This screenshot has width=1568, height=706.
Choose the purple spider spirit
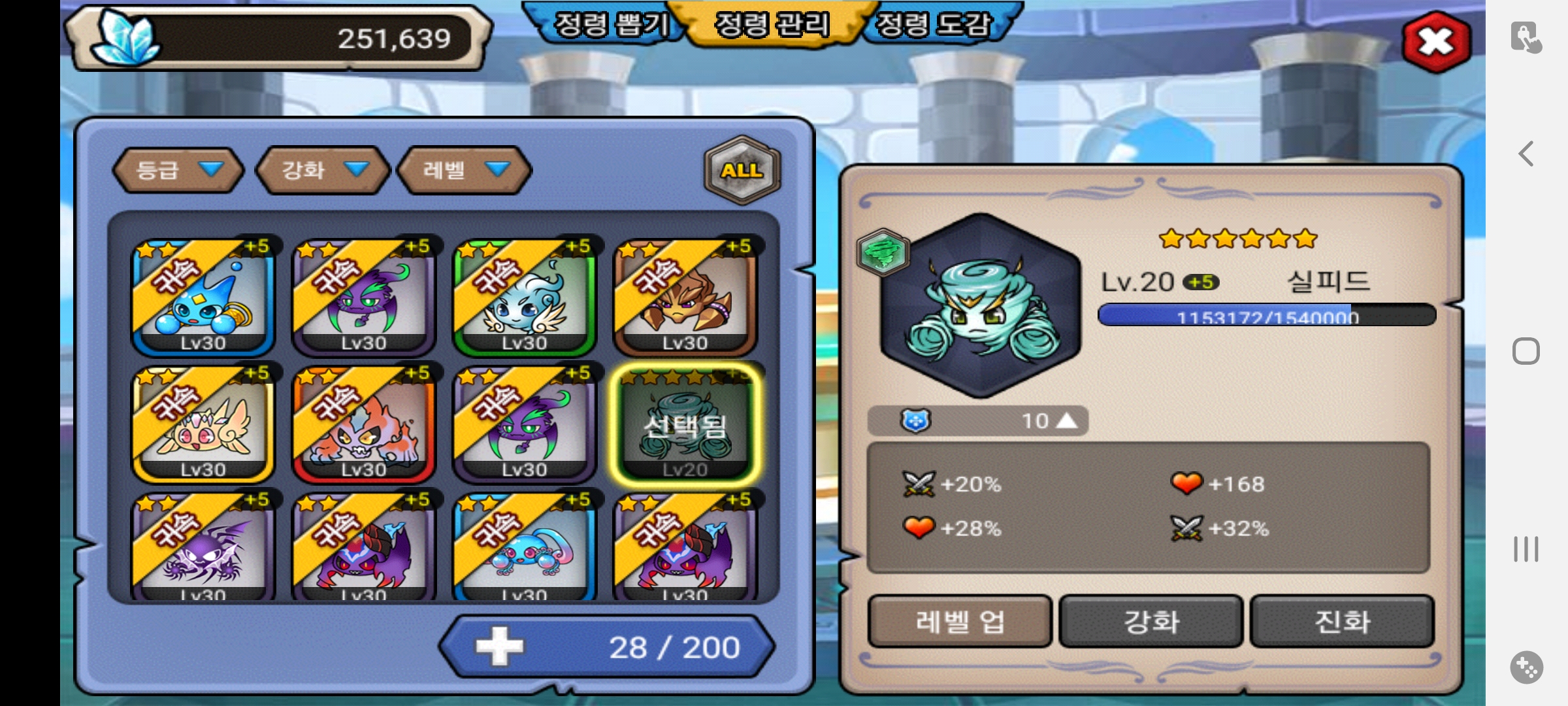click(203, 549)
